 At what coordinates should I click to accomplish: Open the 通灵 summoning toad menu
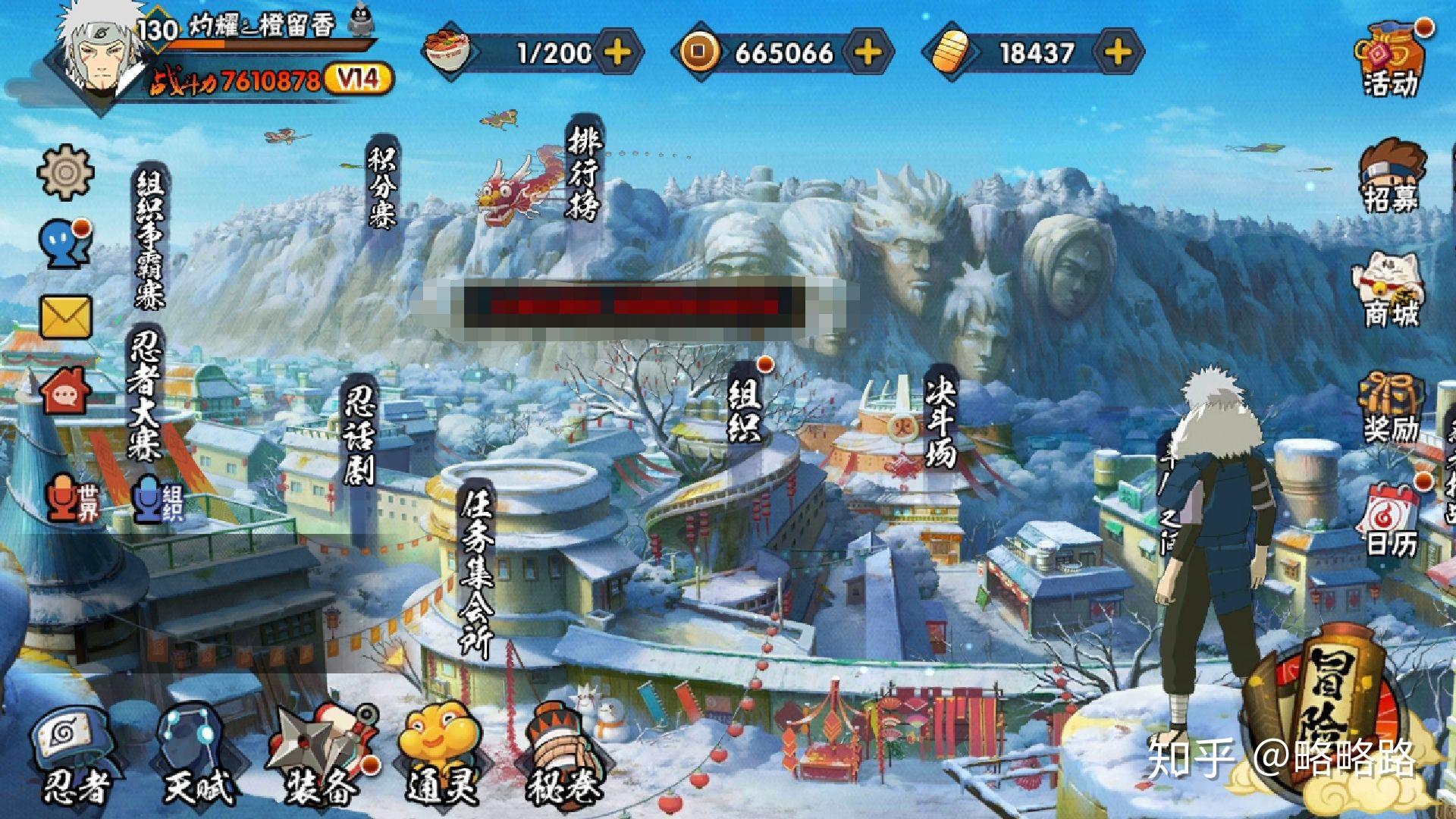point(441,755)
